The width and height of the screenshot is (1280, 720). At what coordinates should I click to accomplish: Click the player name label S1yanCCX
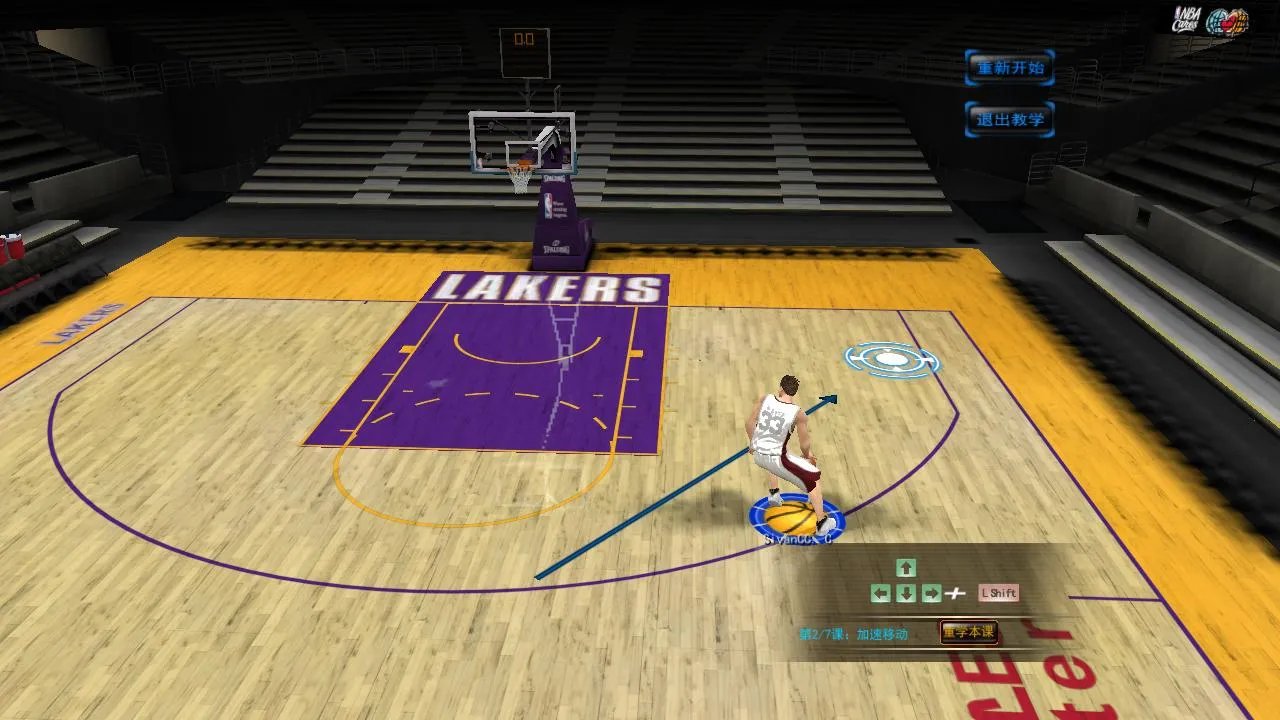coord(795,537)
